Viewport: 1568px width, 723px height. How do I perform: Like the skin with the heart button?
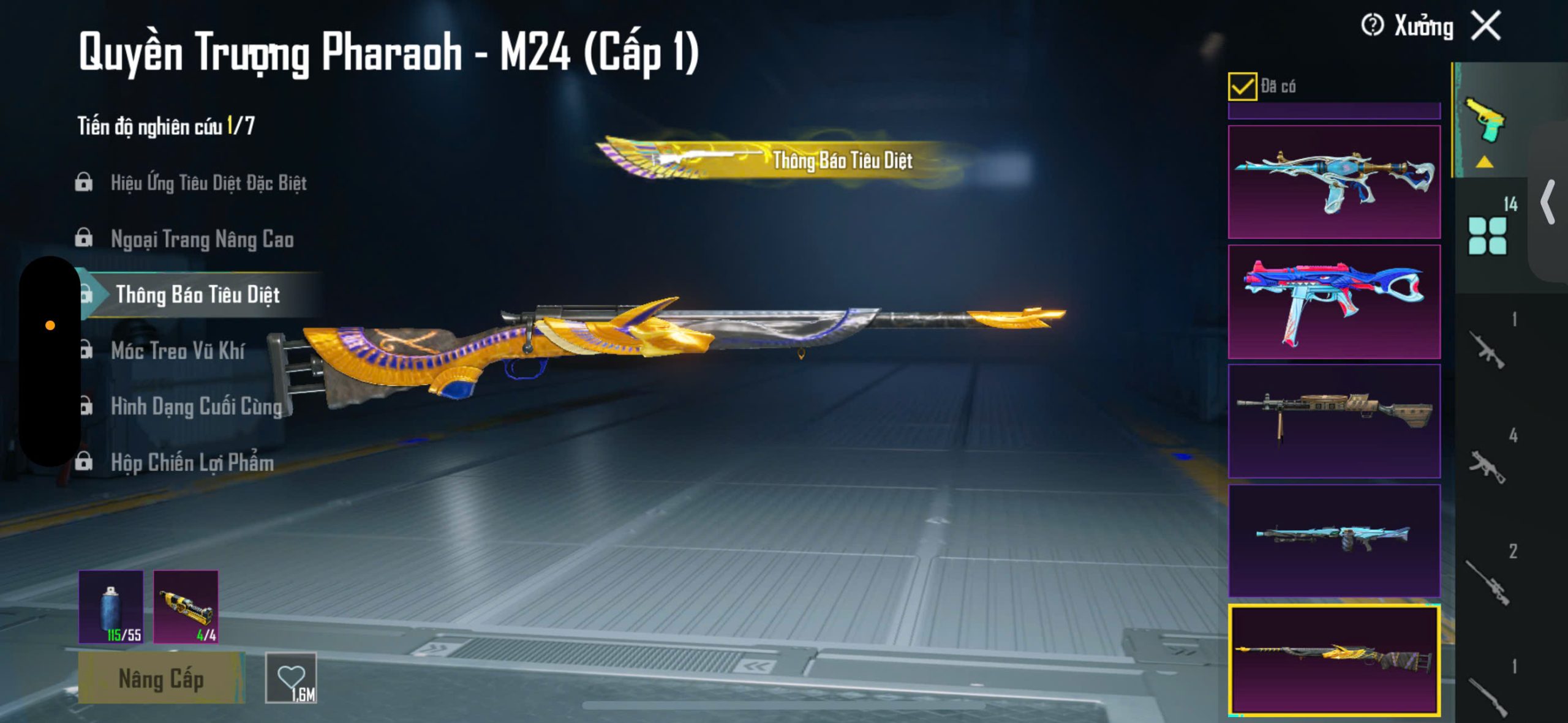pyautogui.click(x=291, y=678)
